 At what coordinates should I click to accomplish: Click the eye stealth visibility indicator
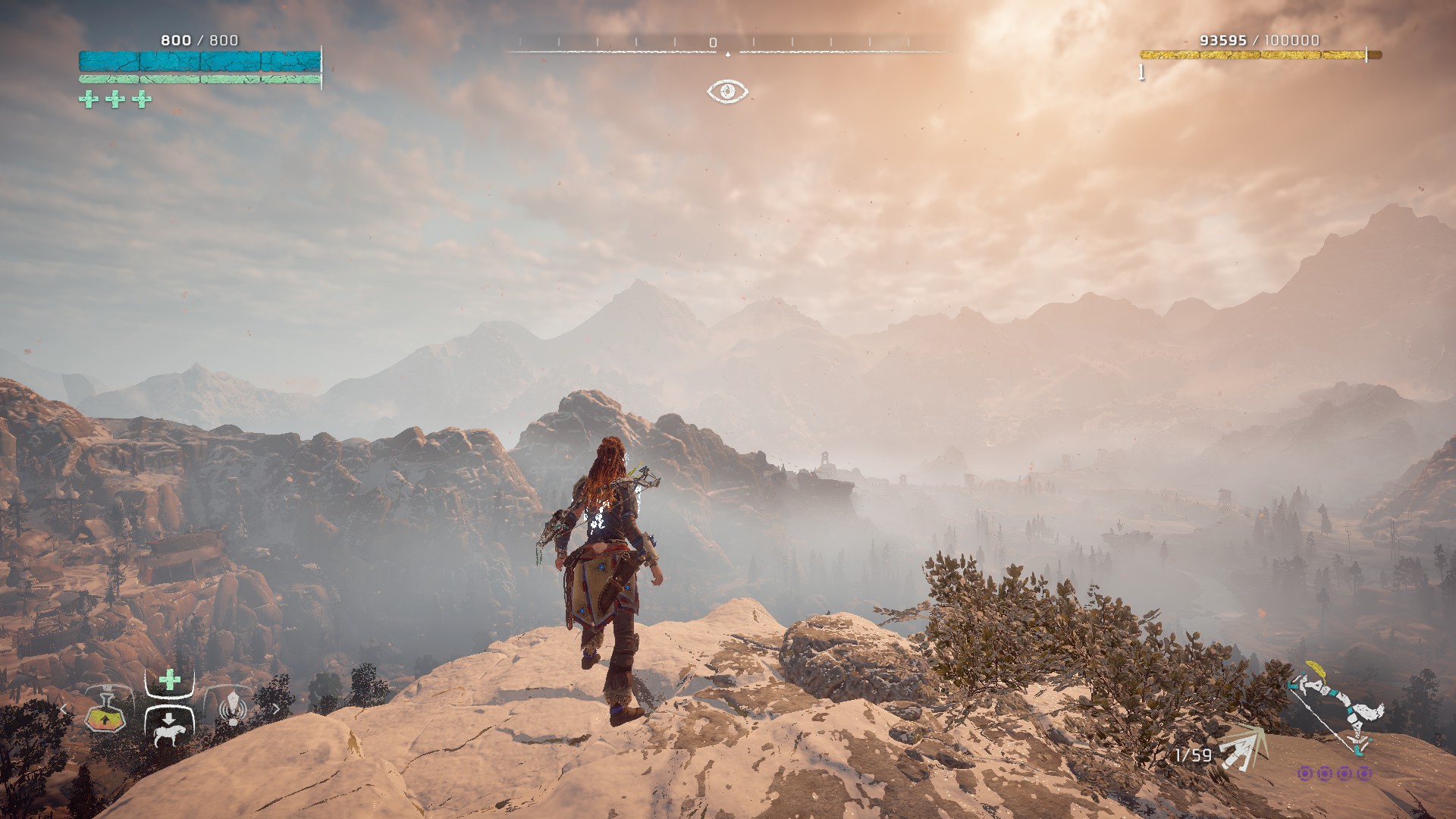pos(728,91)
